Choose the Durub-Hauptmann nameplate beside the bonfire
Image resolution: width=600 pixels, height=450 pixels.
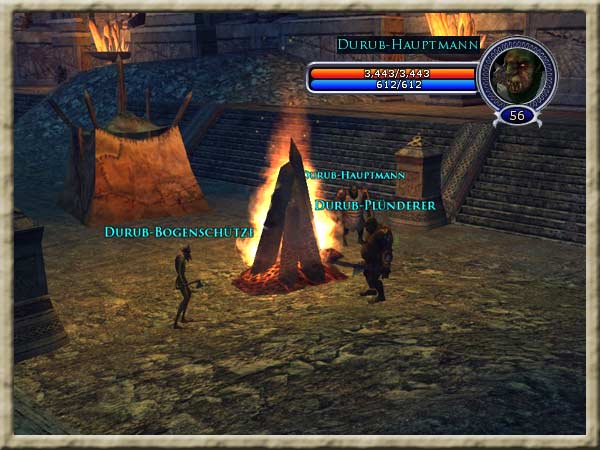tap(356, 174)
